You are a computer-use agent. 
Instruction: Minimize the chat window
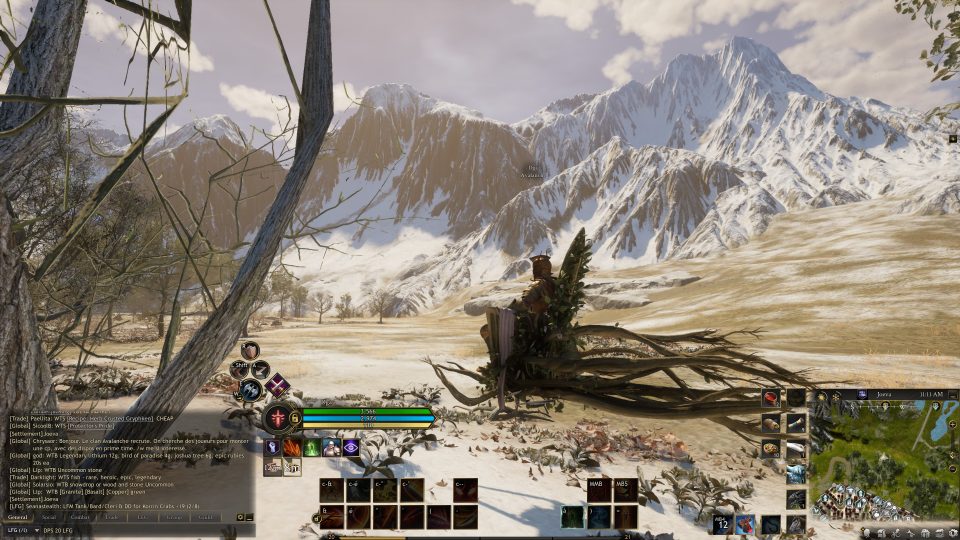tap(249, 517)
